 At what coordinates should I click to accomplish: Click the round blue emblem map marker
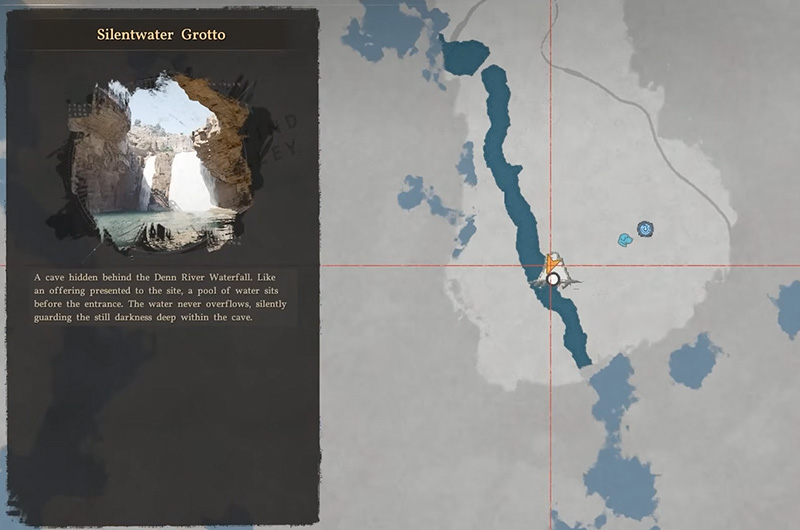(645, 229)
